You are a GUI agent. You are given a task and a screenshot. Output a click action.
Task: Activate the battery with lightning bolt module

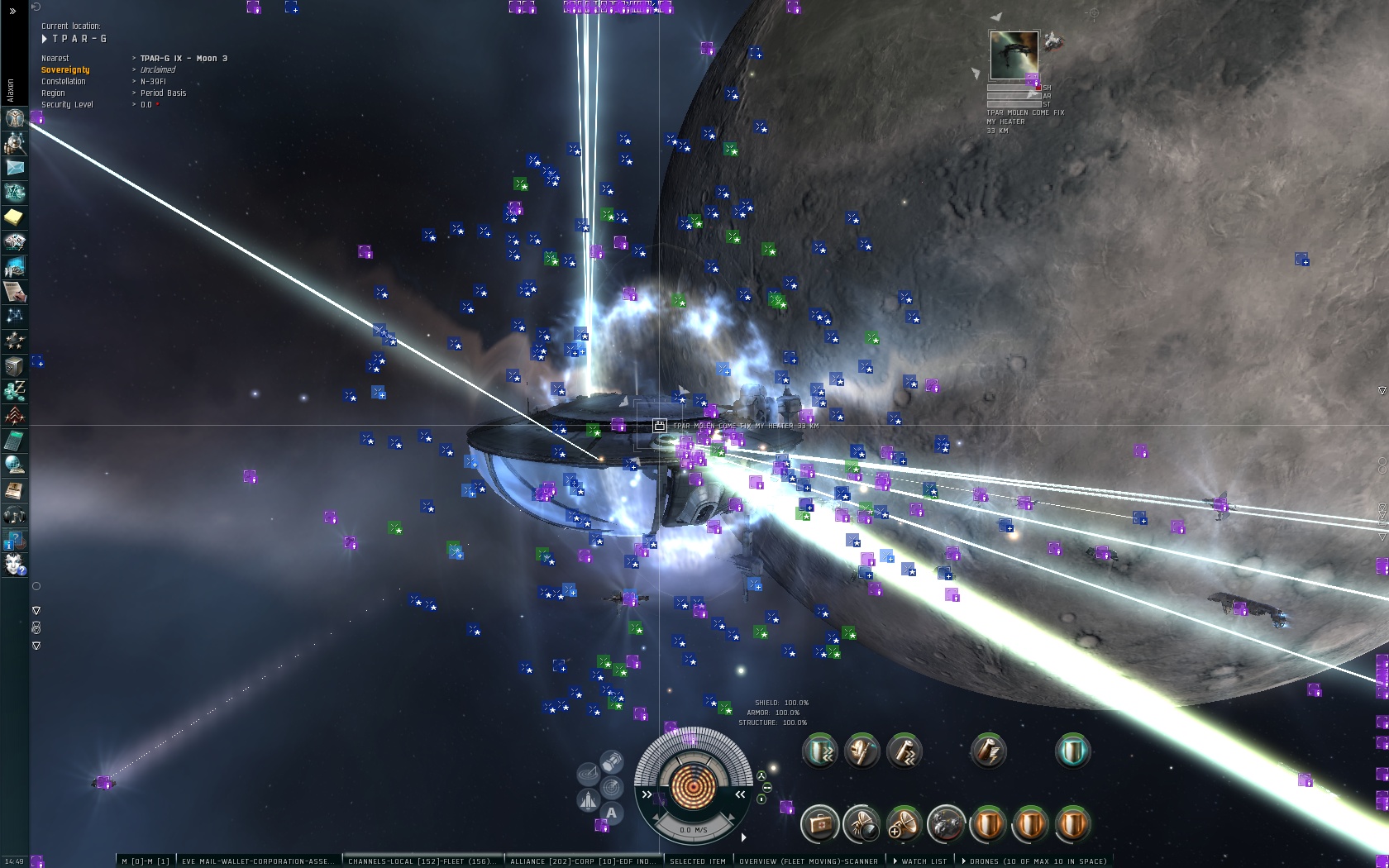988,751
